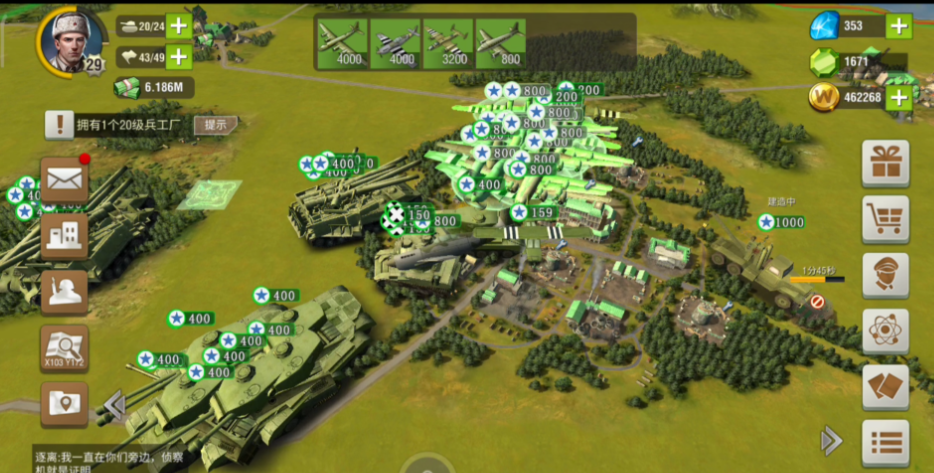Open the city buildings icon
934x473 pixels.
coord(64,237)
